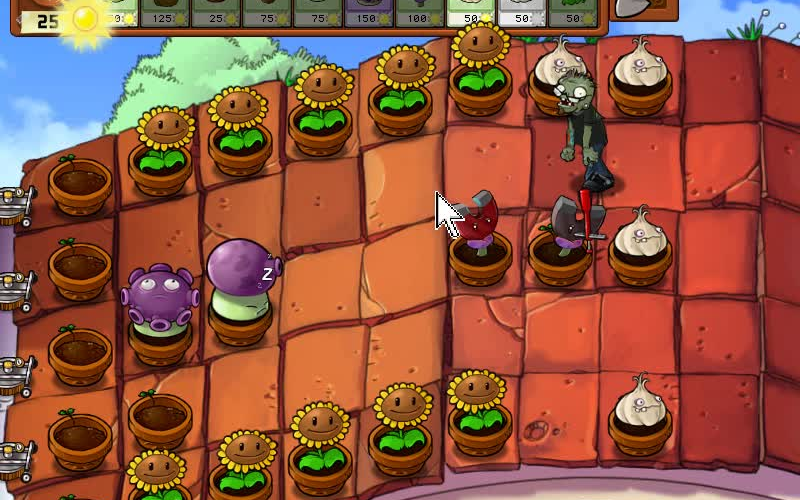Select the 100-sun seed packet
The height and width of the screenshot is (500, 800).
(x=418, y=12)
